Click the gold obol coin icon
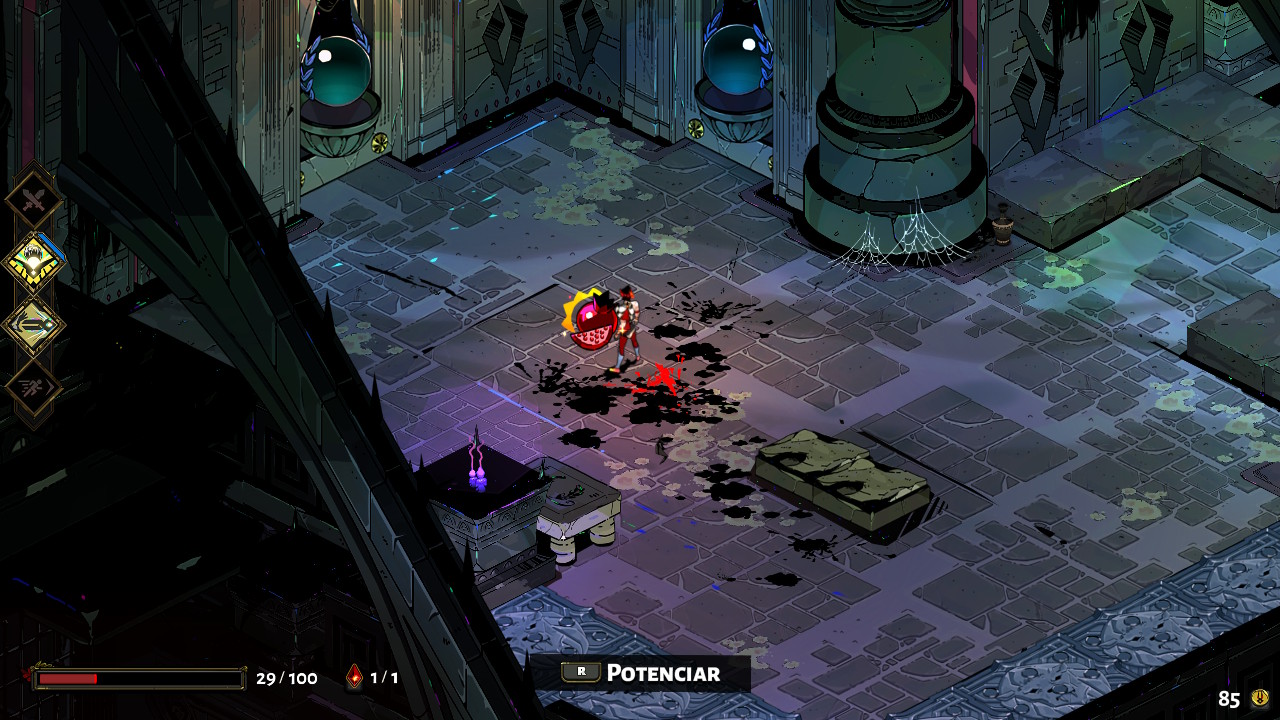 tap(1260, 698)
